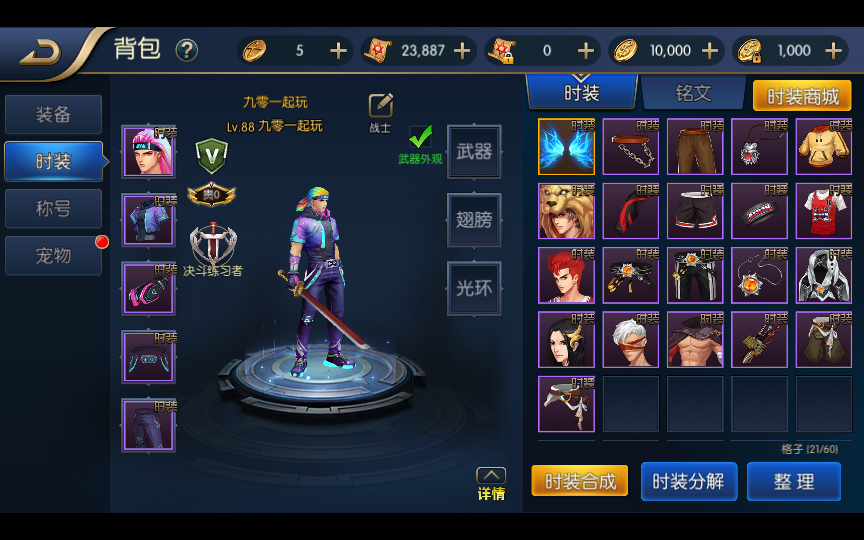Add more of the 10,000 gold coins
864x540 pixels.
[710, 51]
